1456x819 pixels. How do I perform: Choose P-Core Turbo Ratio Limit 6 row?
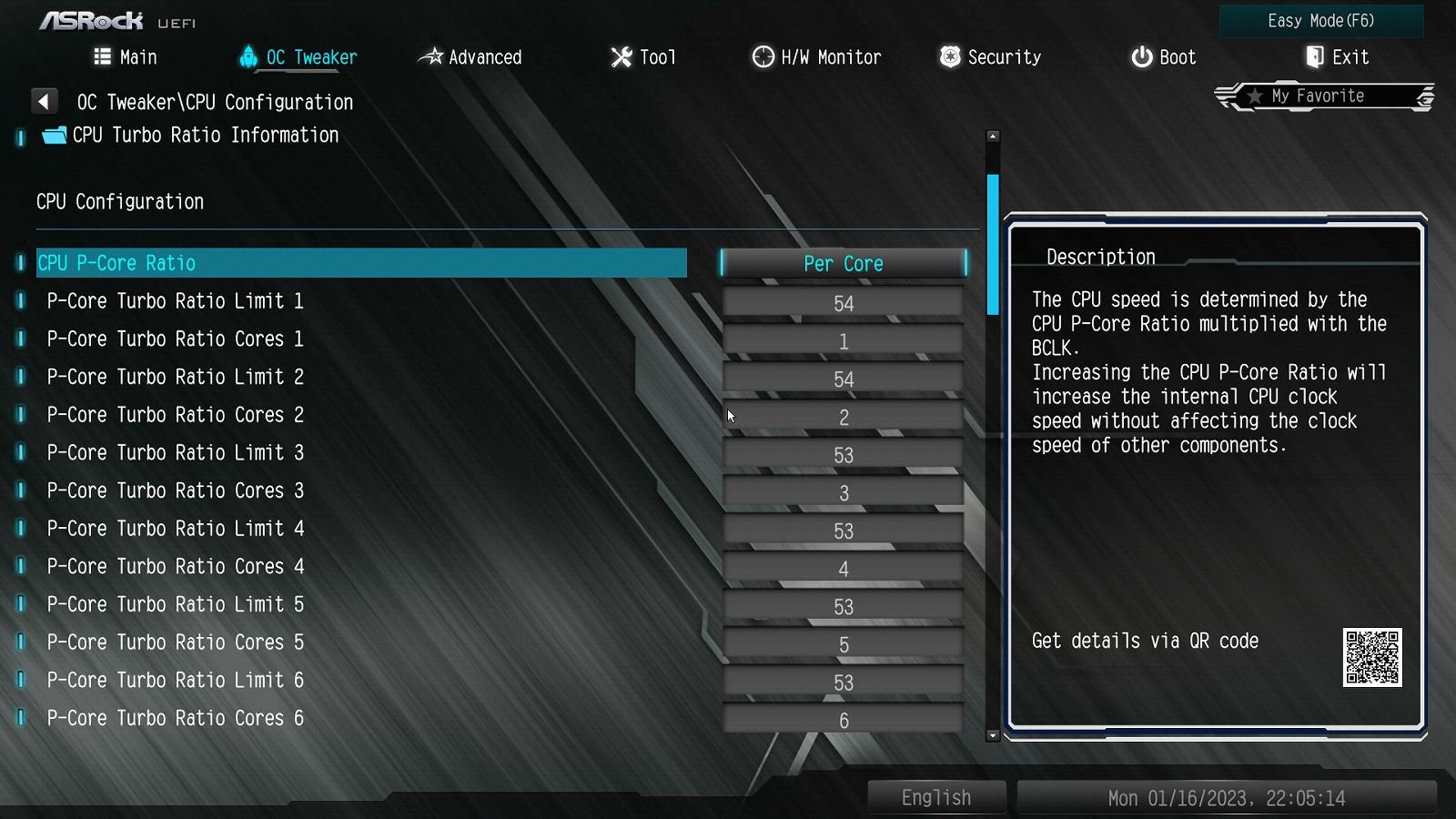point(176,681)
